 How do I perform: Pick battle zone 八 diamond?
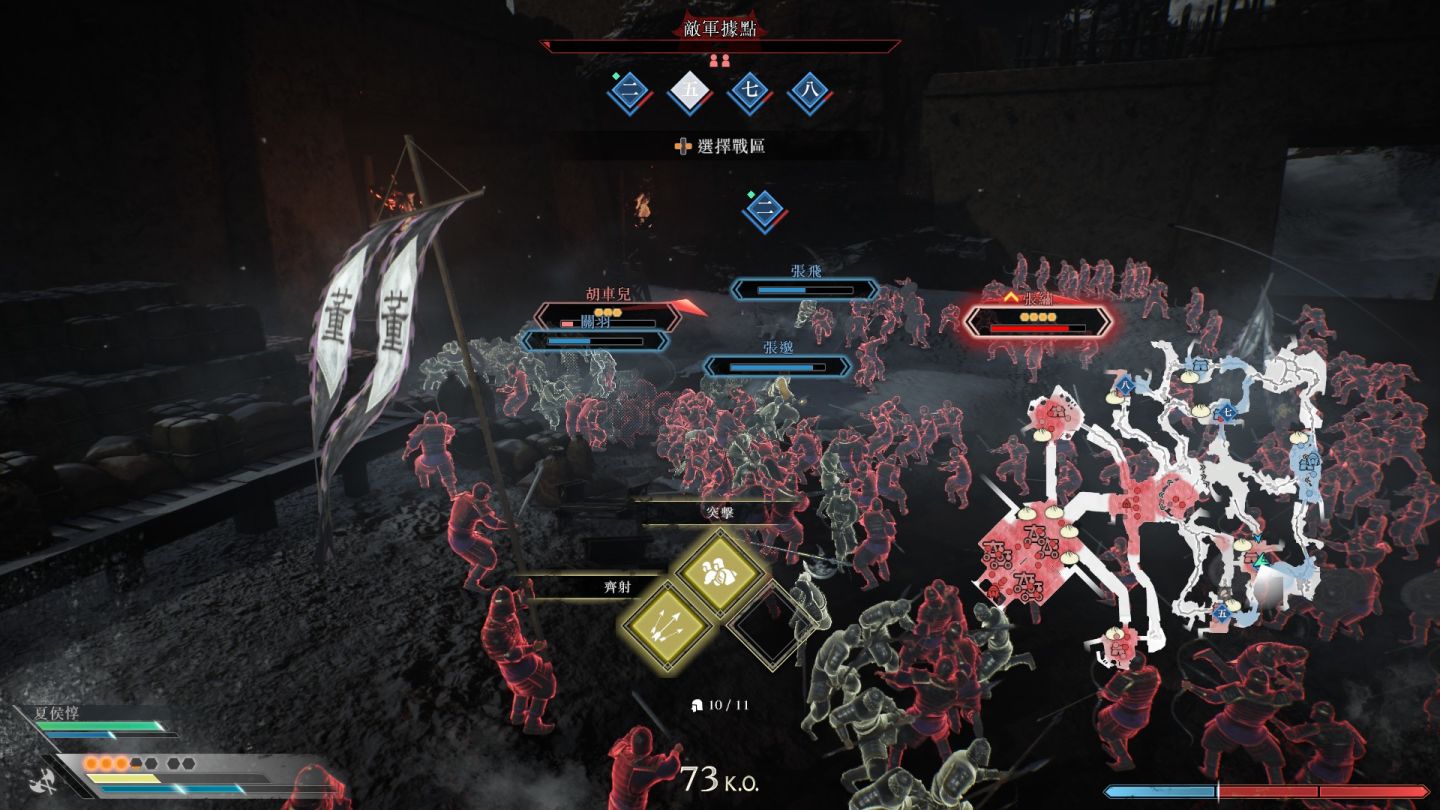(x=810, y=93)
